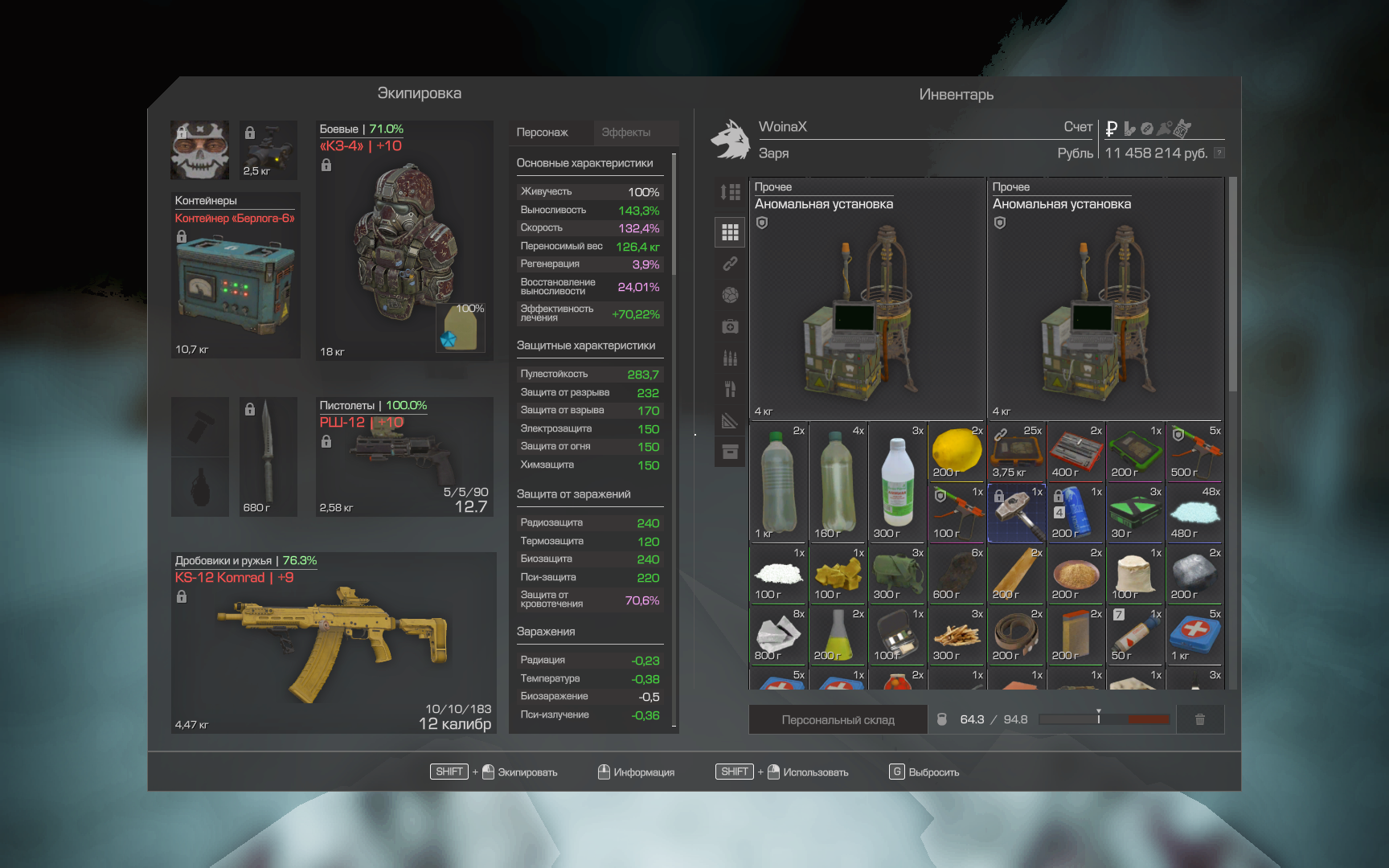Pick the yellow flask item
Screen dimensions: 1389x868
pyautogui.click(x=838, y=635)
